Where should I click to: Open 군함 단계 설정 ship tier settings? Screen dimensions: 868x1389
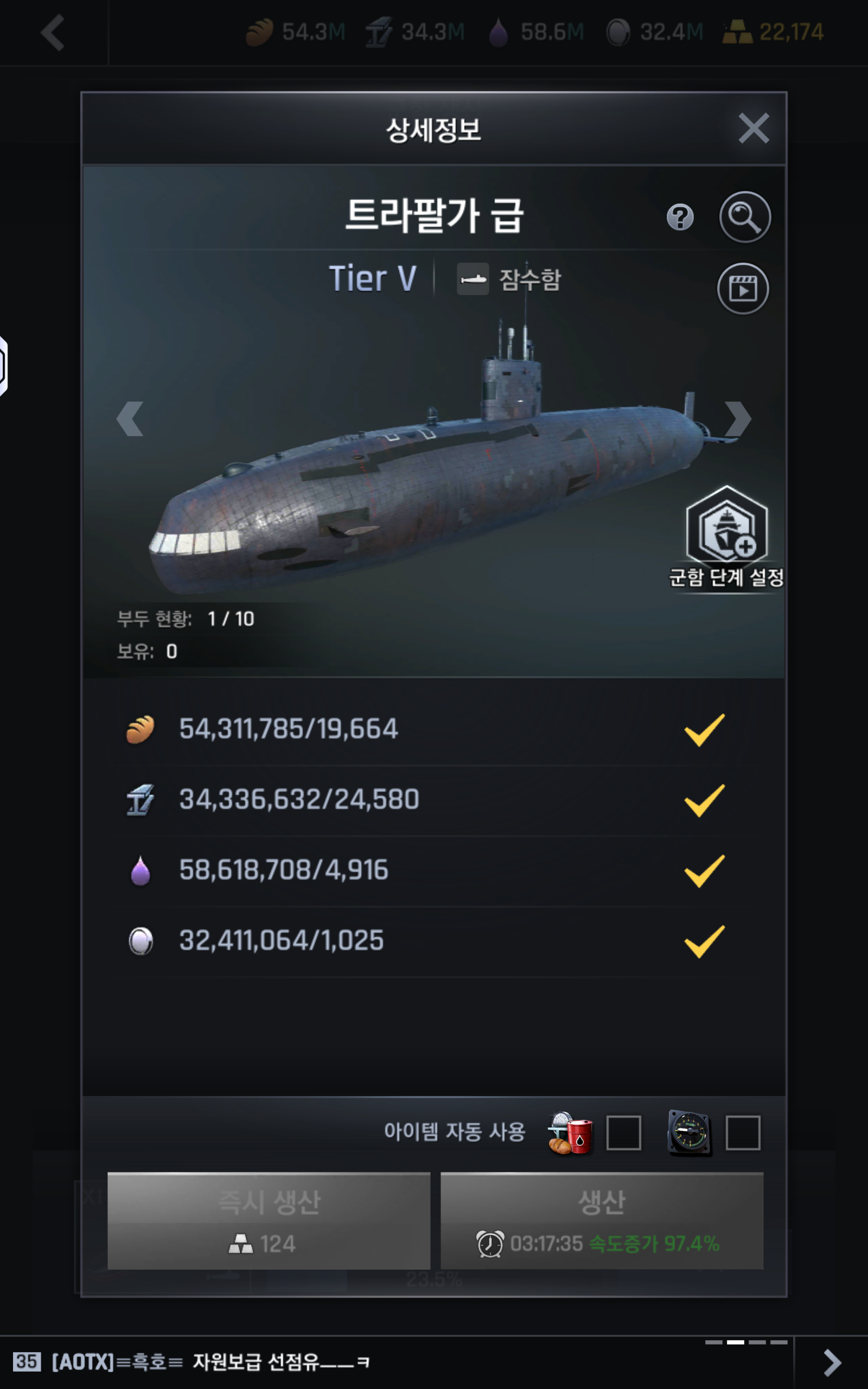point(726,537)
